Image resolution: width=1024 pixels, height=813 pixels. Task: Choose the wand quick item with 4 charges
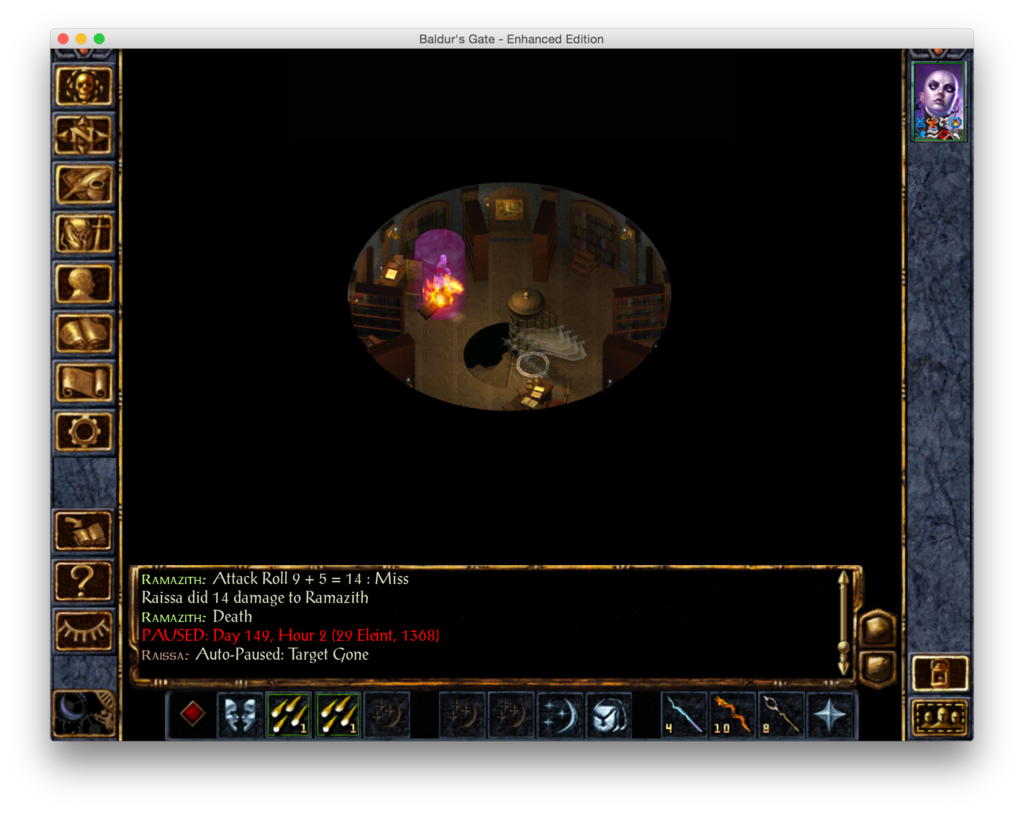pos(685,715)
